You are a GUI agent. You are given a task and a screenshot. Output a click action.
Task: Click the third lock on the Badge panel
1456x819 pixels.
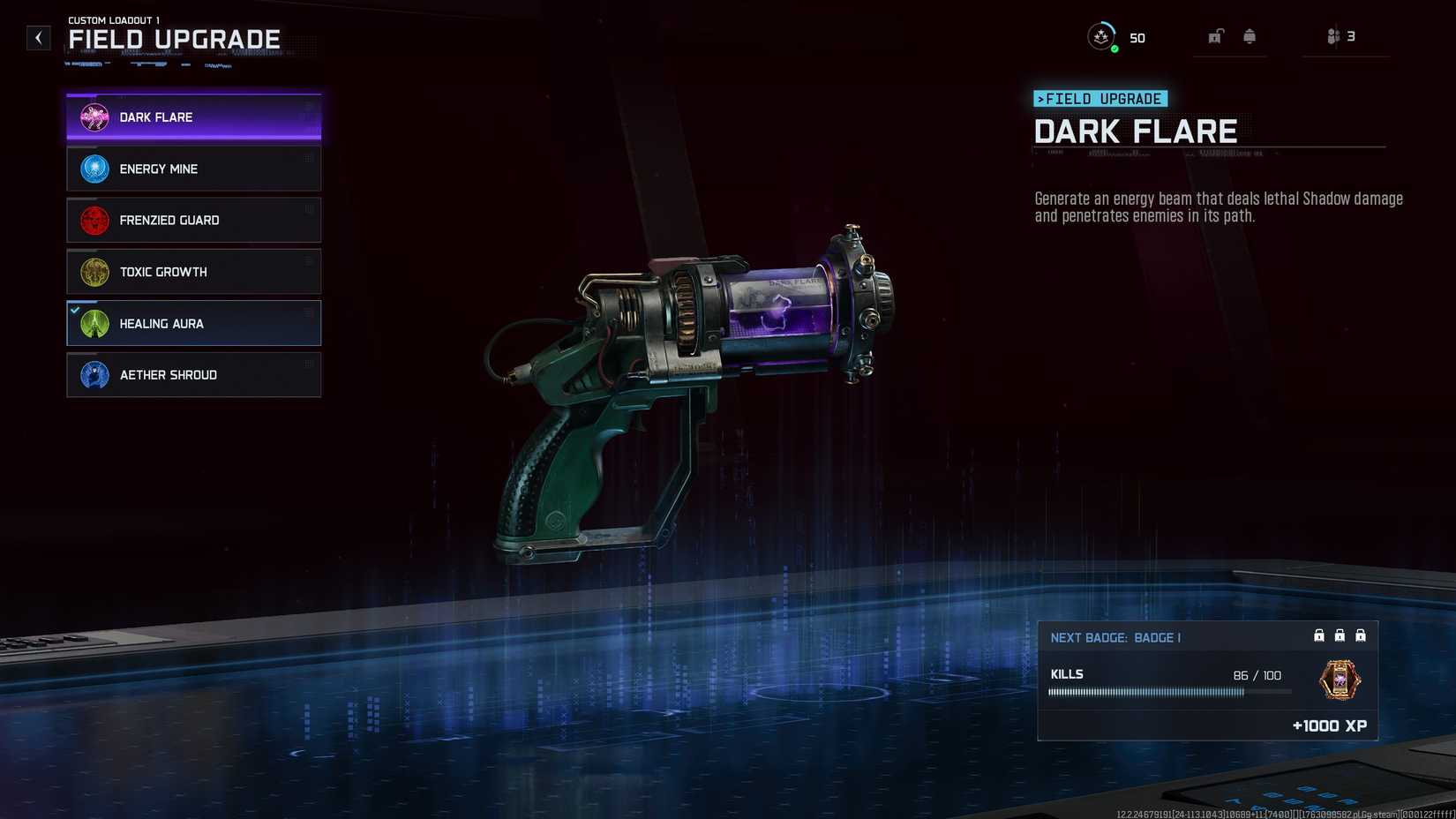pyautogui.click(x=1362, y=635)
